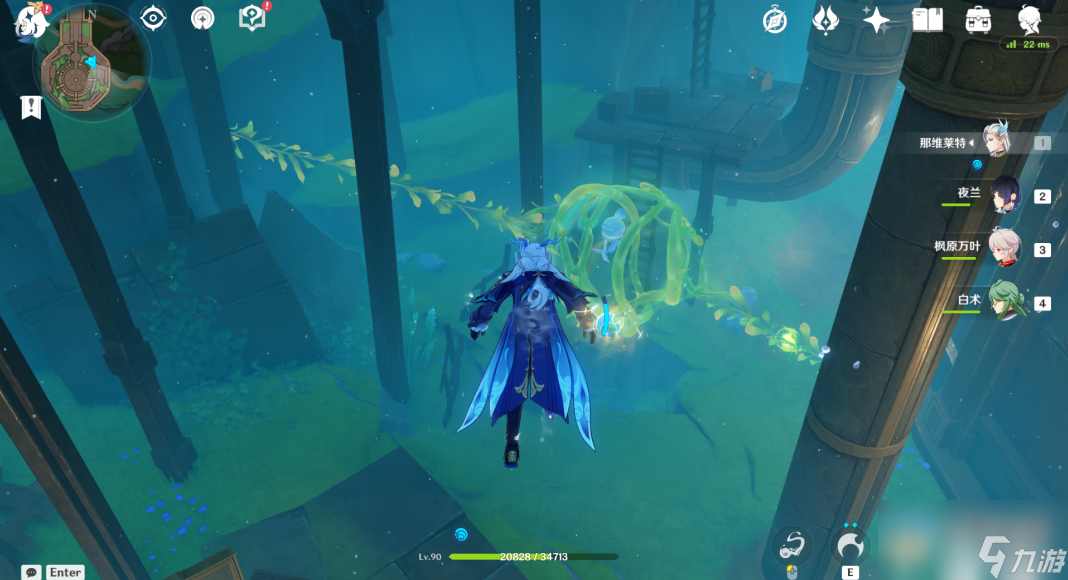Open the wish four-pointed star icon
Viewport: 1068px width, 580px height.
tap(877, 19)
